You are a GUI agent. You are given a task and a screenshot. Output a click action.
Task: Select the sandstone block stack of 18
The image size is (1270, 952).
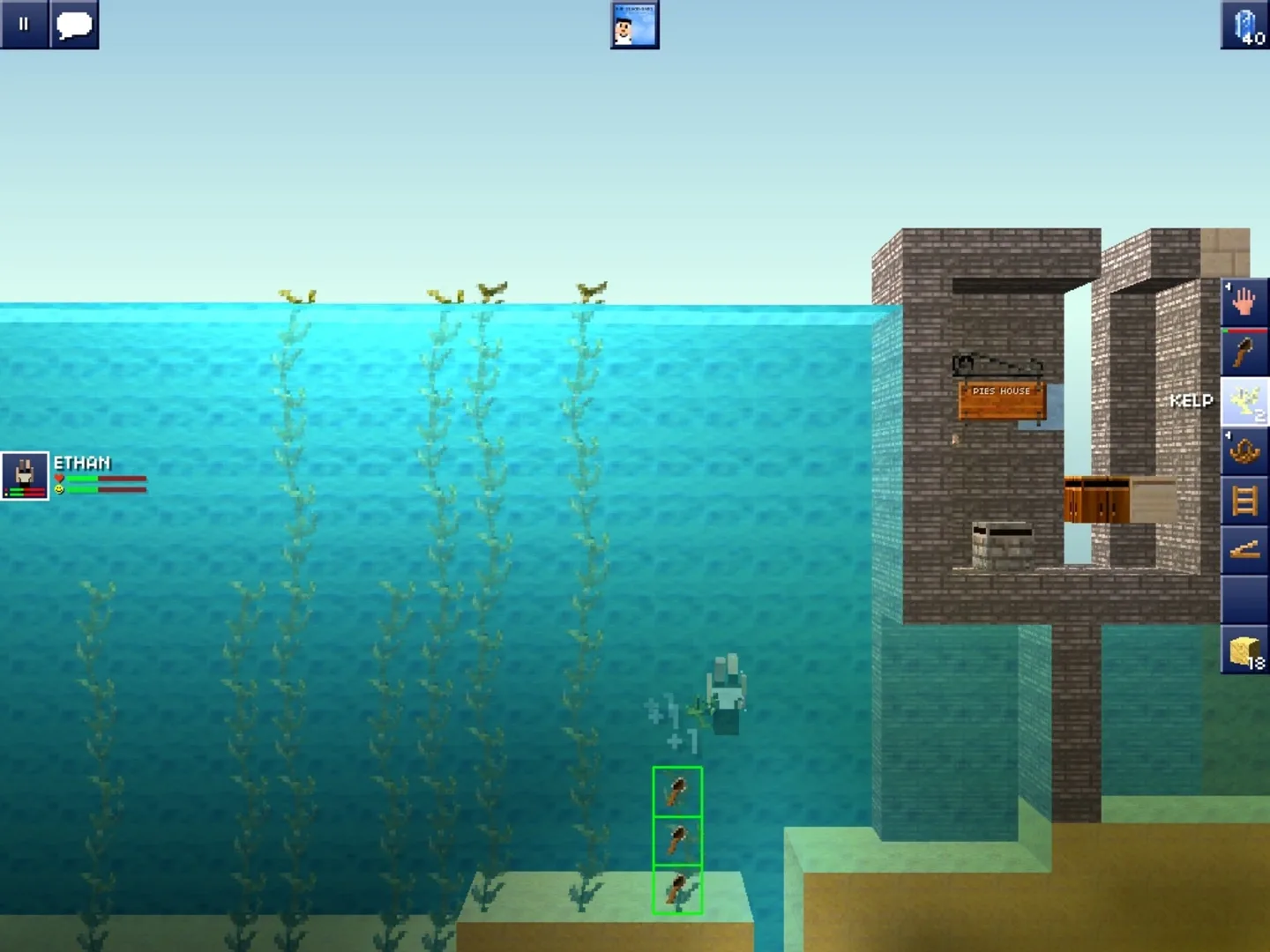point(1244,652)
